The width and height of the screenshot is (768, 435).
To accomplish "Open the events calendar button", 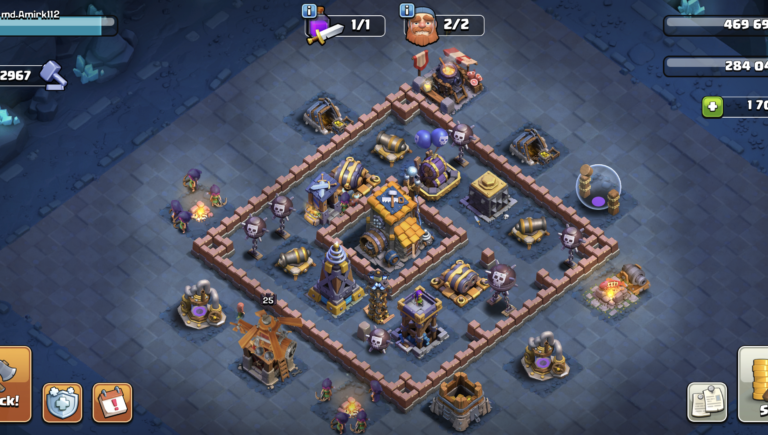I will (x=112, y=402).
